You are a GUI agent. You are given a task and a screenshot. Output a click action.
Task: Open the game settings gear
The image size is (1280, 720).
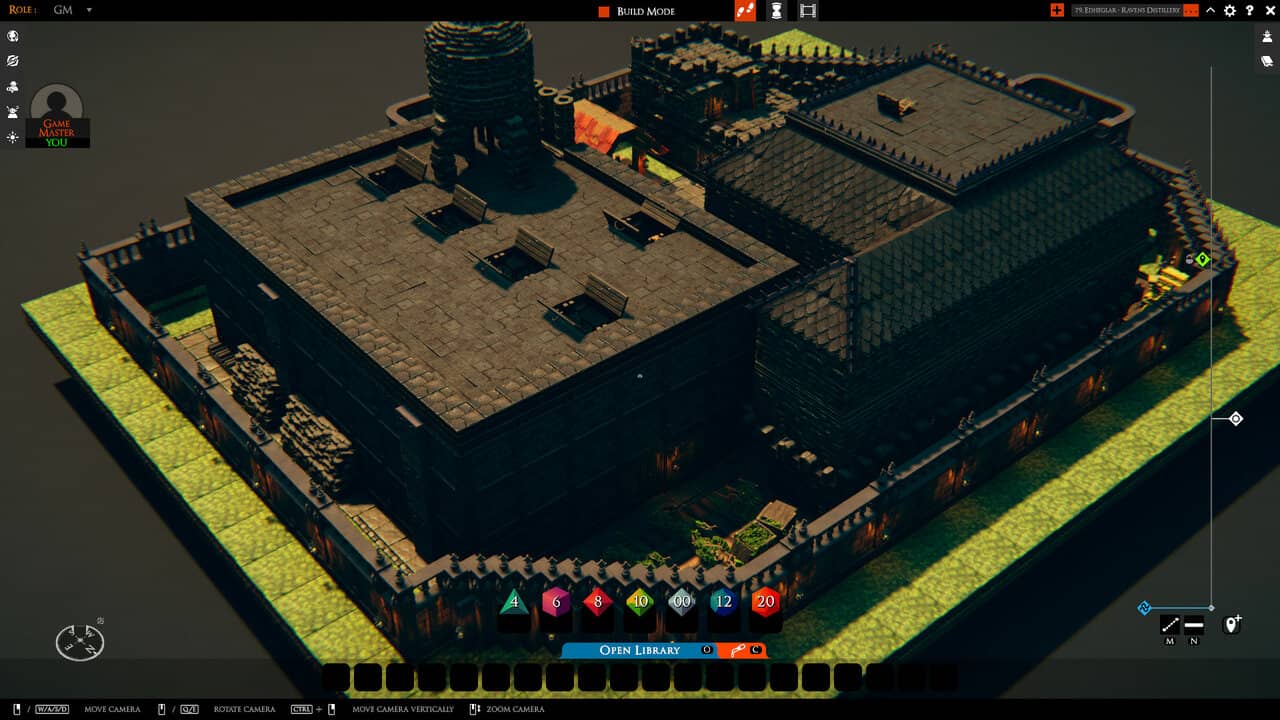[1229, 11]
